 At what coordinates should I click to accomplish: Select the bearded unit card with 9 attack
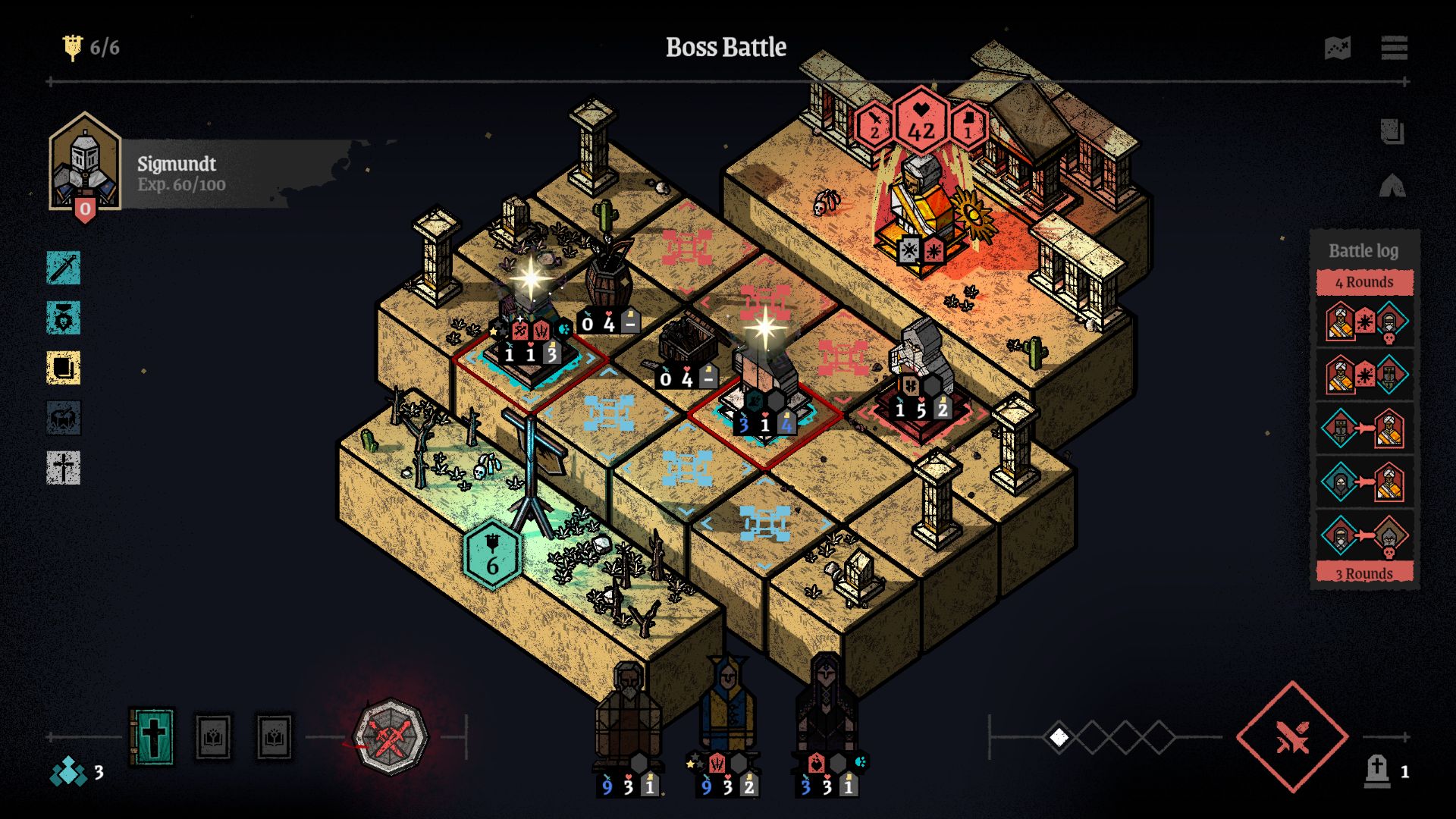[628, 720]
